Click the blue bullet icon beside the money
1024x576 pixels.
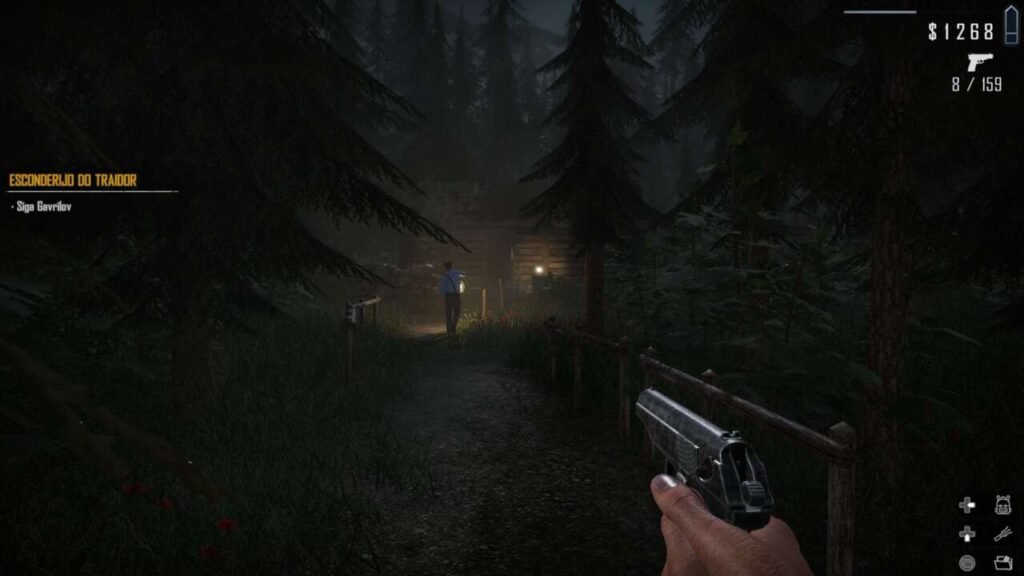click(x=1009, y=30)
